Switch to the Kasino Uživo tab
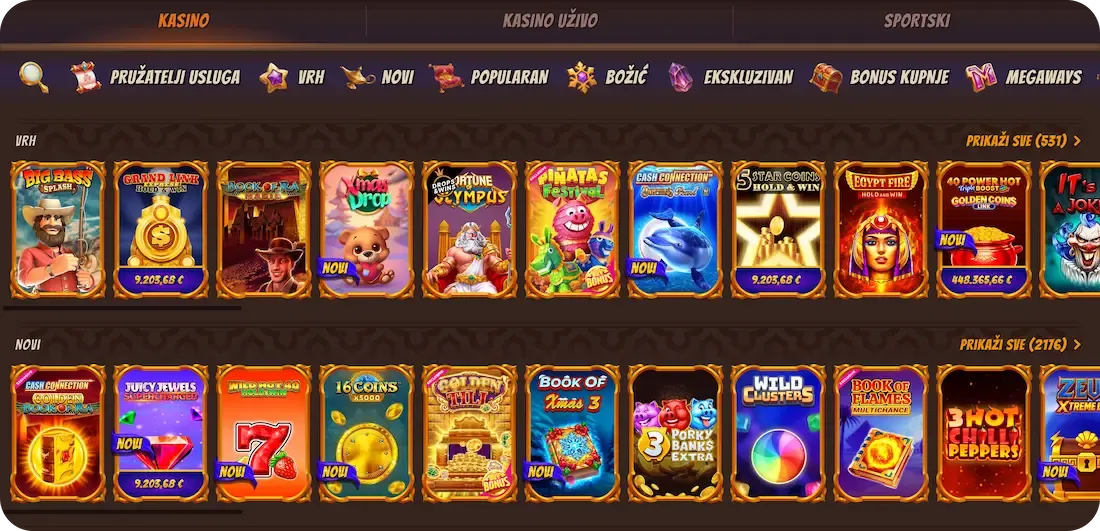This screenshot has width=1100, height=531. point(550,21)
